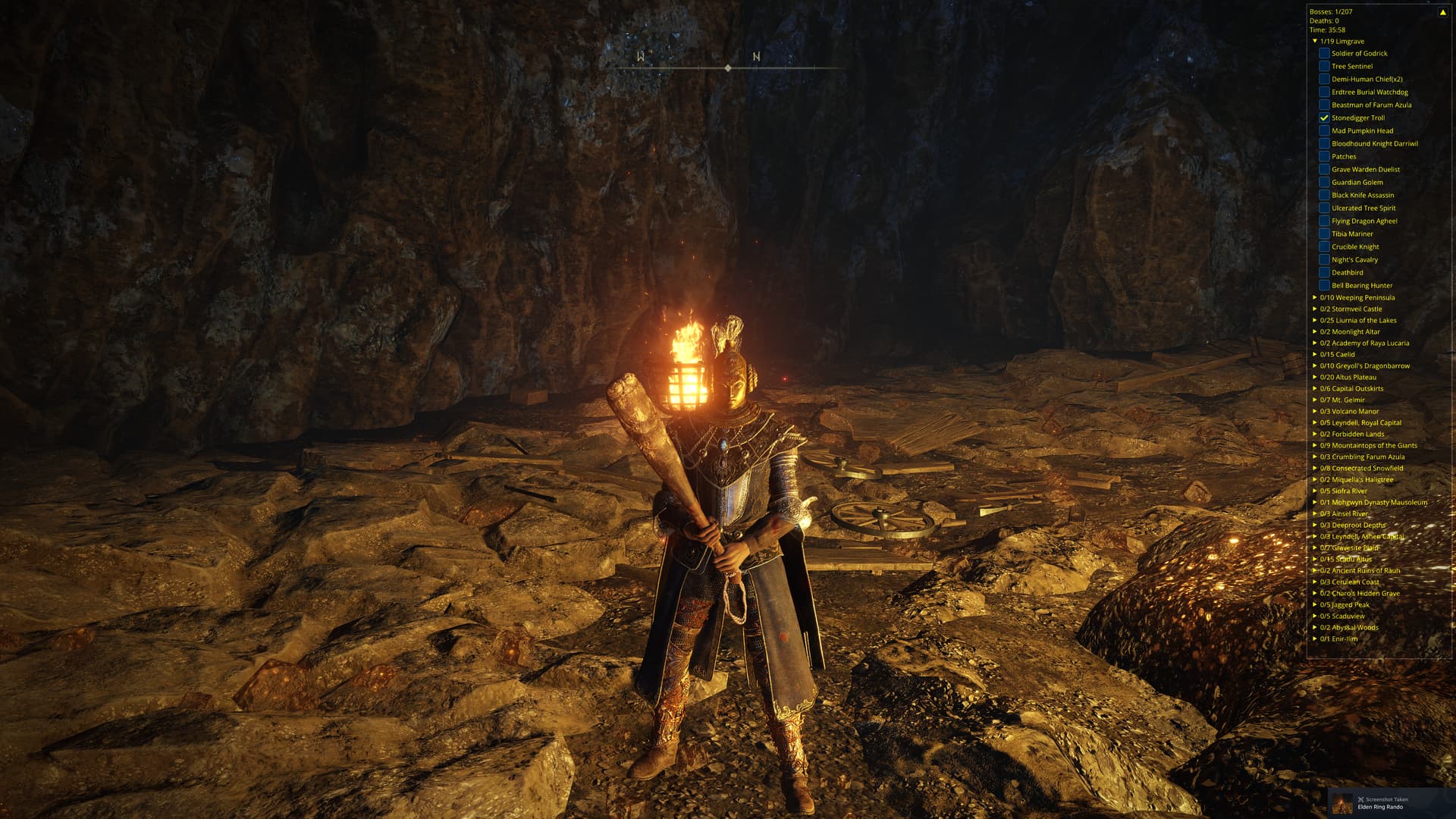This screenshot has height=819, width=1456.
Task: Check the Patches boss box
Action: point(1324,156)
